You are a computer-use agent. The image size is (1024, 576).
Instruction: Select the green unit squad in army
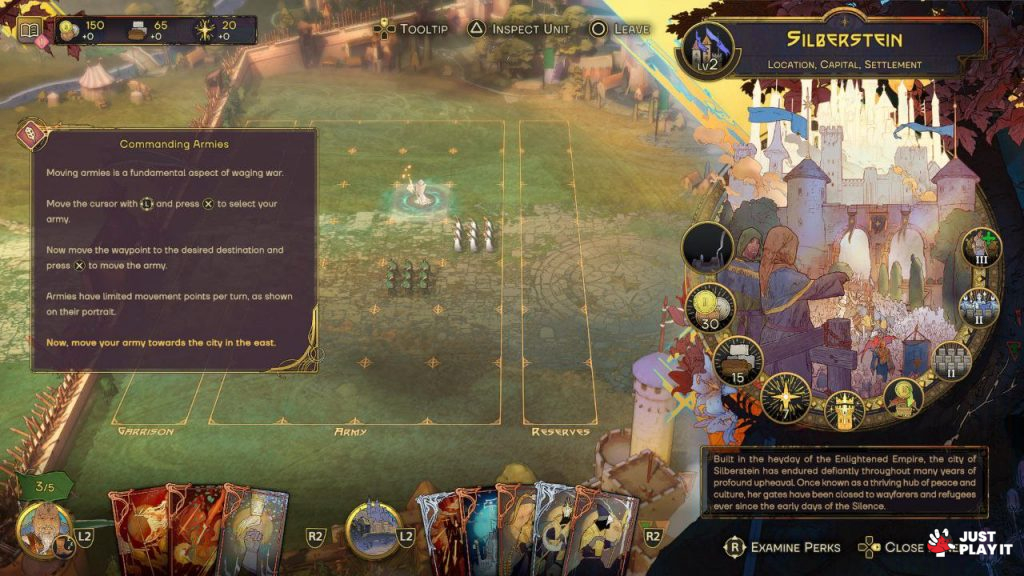408,277
